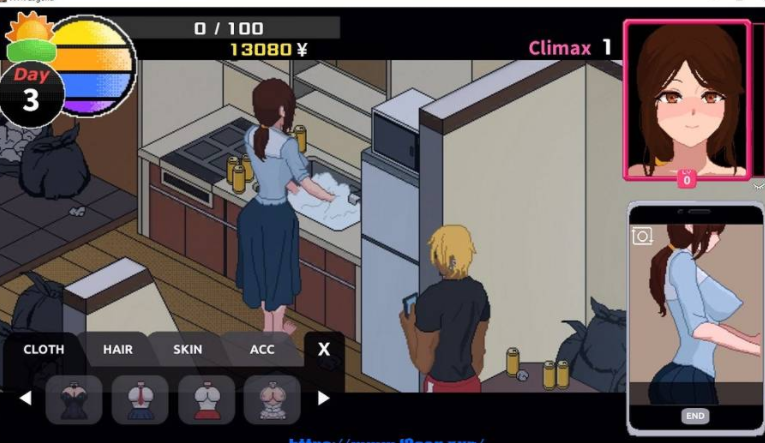Screen dimensions: 765x443
Task: Pick the white shirt with red tie outfit
Action: coord(139,398)
